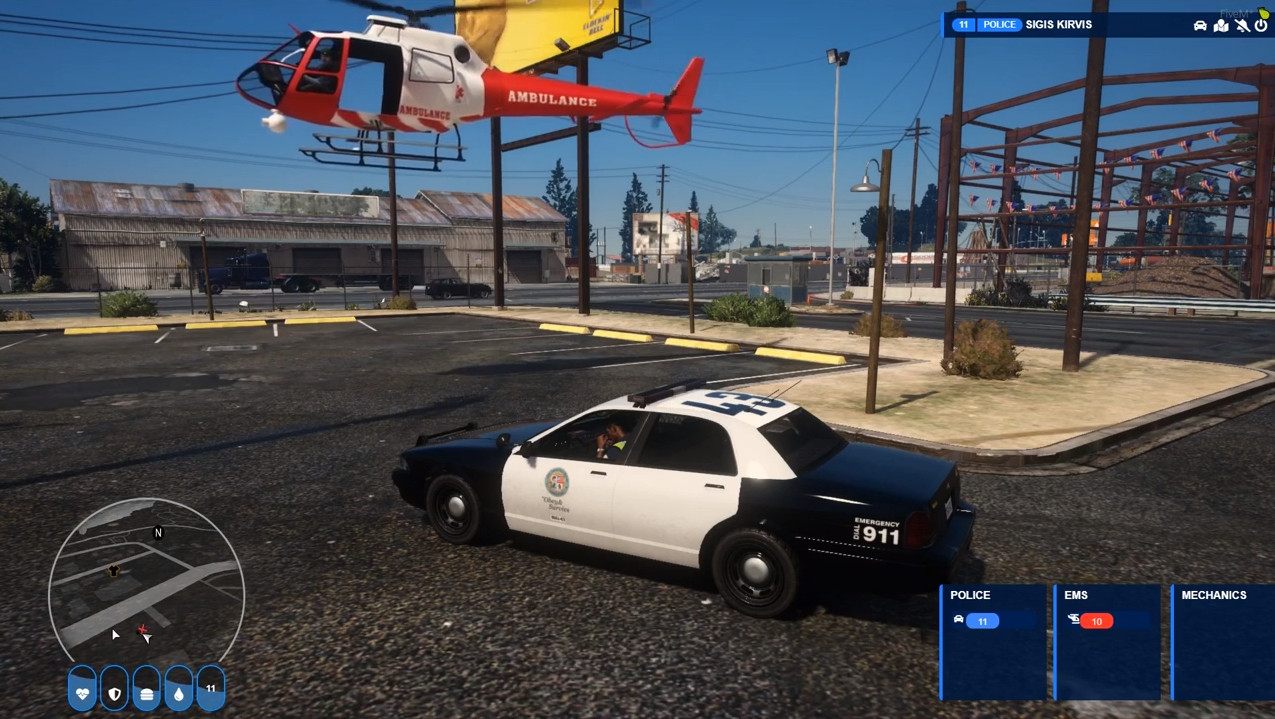Click the heart health status icon
The image size is (1275, 719).
83,690
